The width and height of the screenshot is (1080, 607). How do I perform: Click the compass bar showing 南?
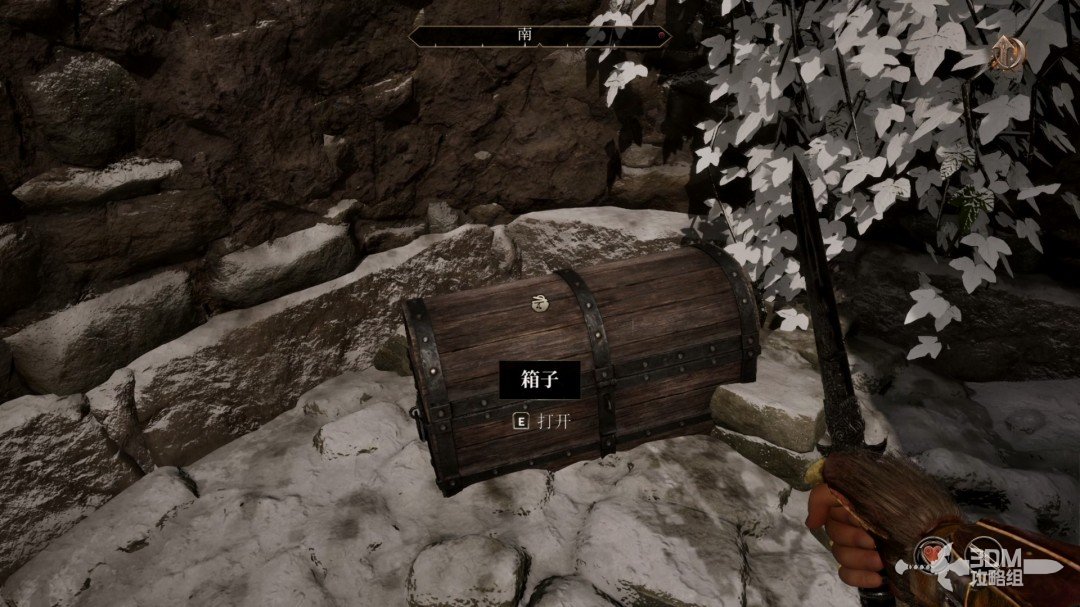click(x=540, y=36)
